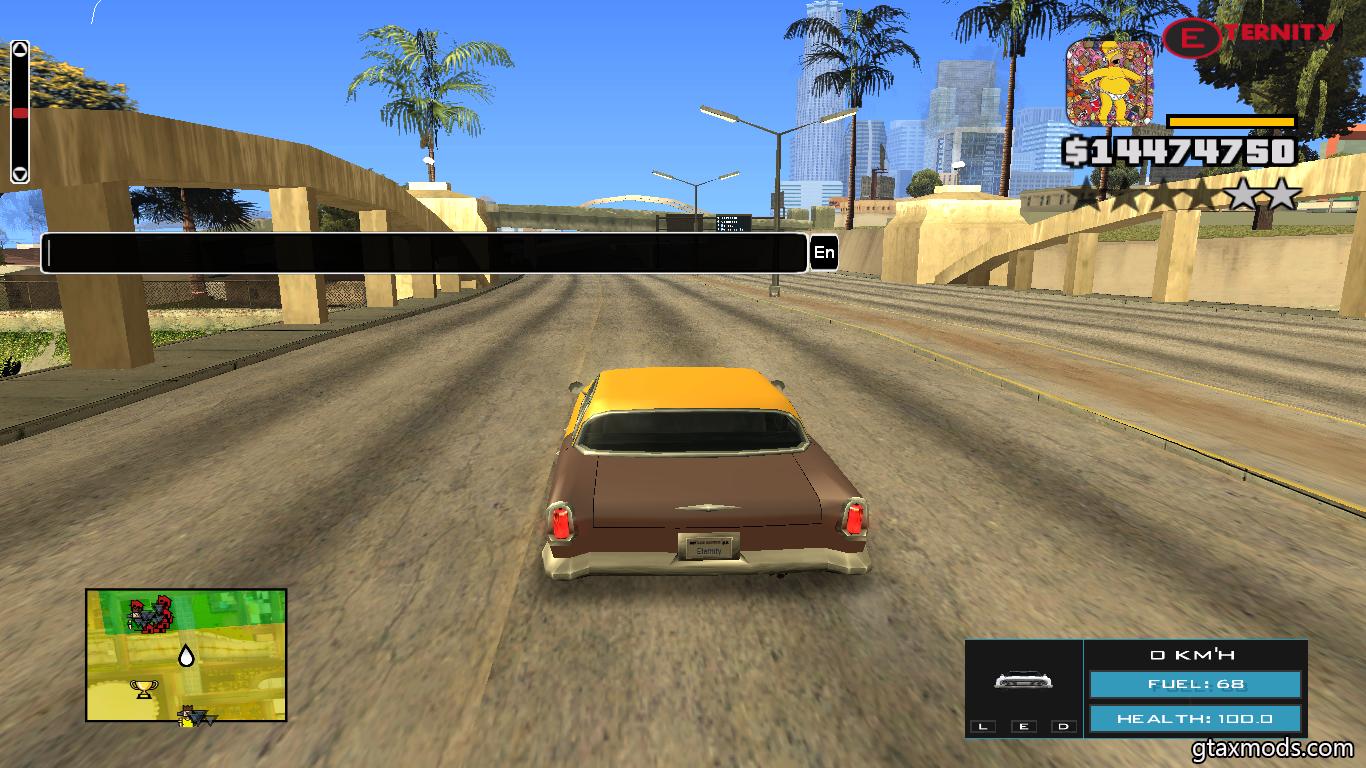1366x768 pixels.
Task: Toggle the L indicator on speedometer
Action: point(983,726)
